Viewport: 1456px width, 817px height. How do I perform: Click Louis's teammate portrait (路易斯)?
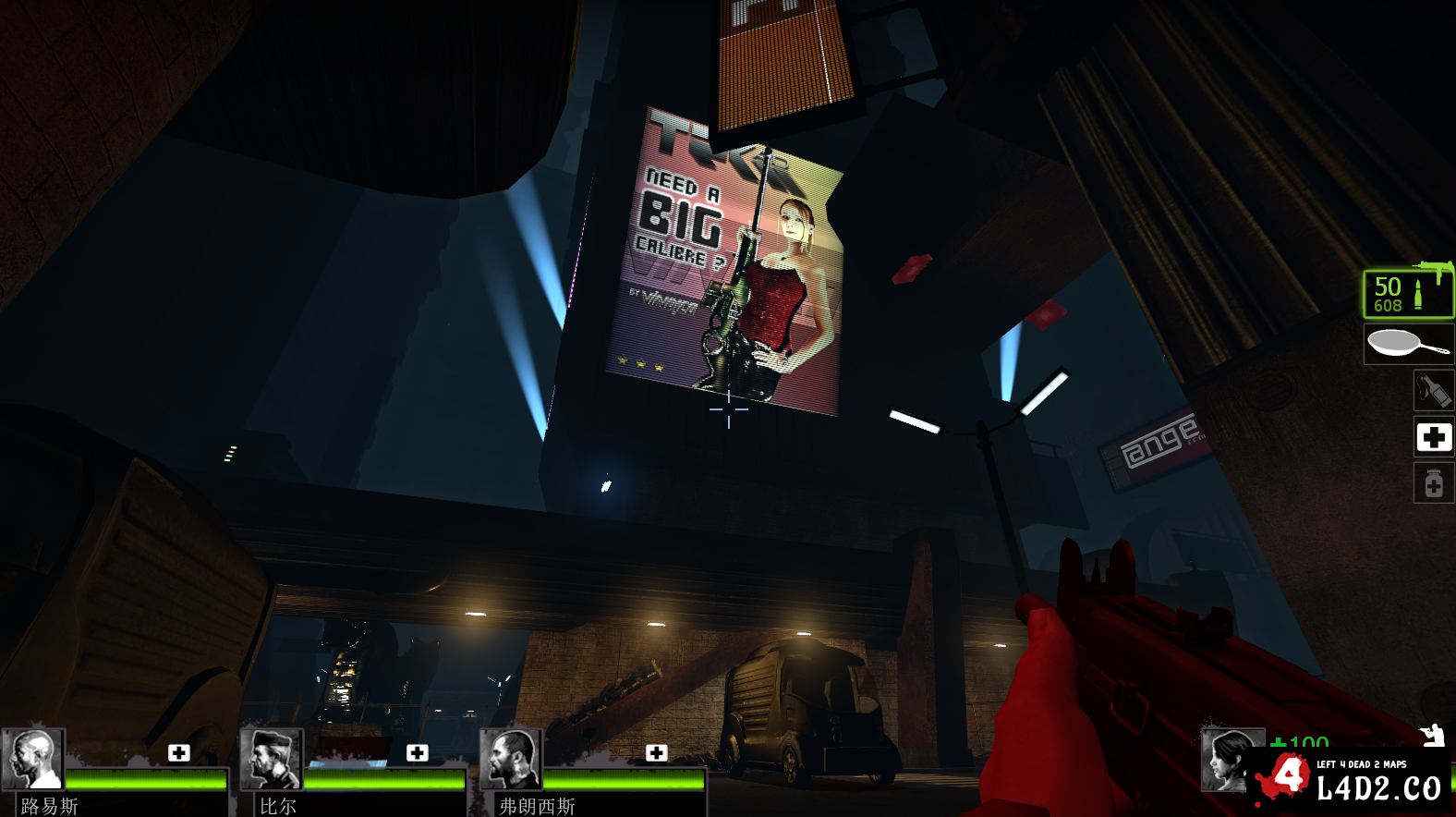[33, 758]
